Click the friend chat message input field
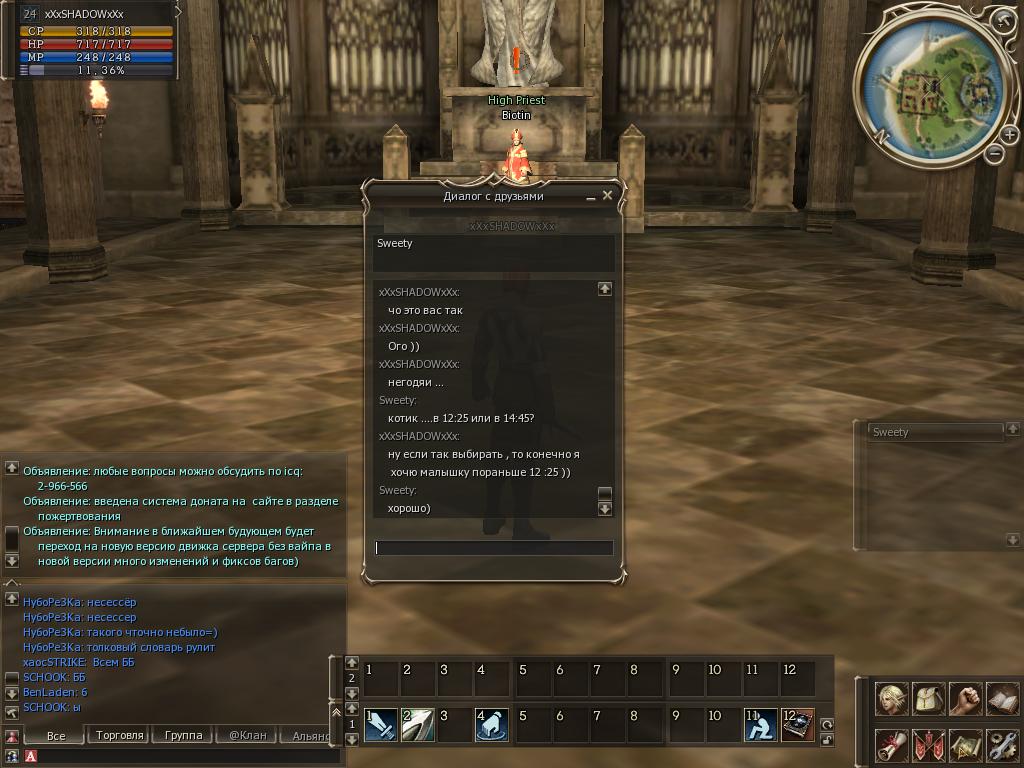This screenshot has width=1024, height=768. (494, 548)
